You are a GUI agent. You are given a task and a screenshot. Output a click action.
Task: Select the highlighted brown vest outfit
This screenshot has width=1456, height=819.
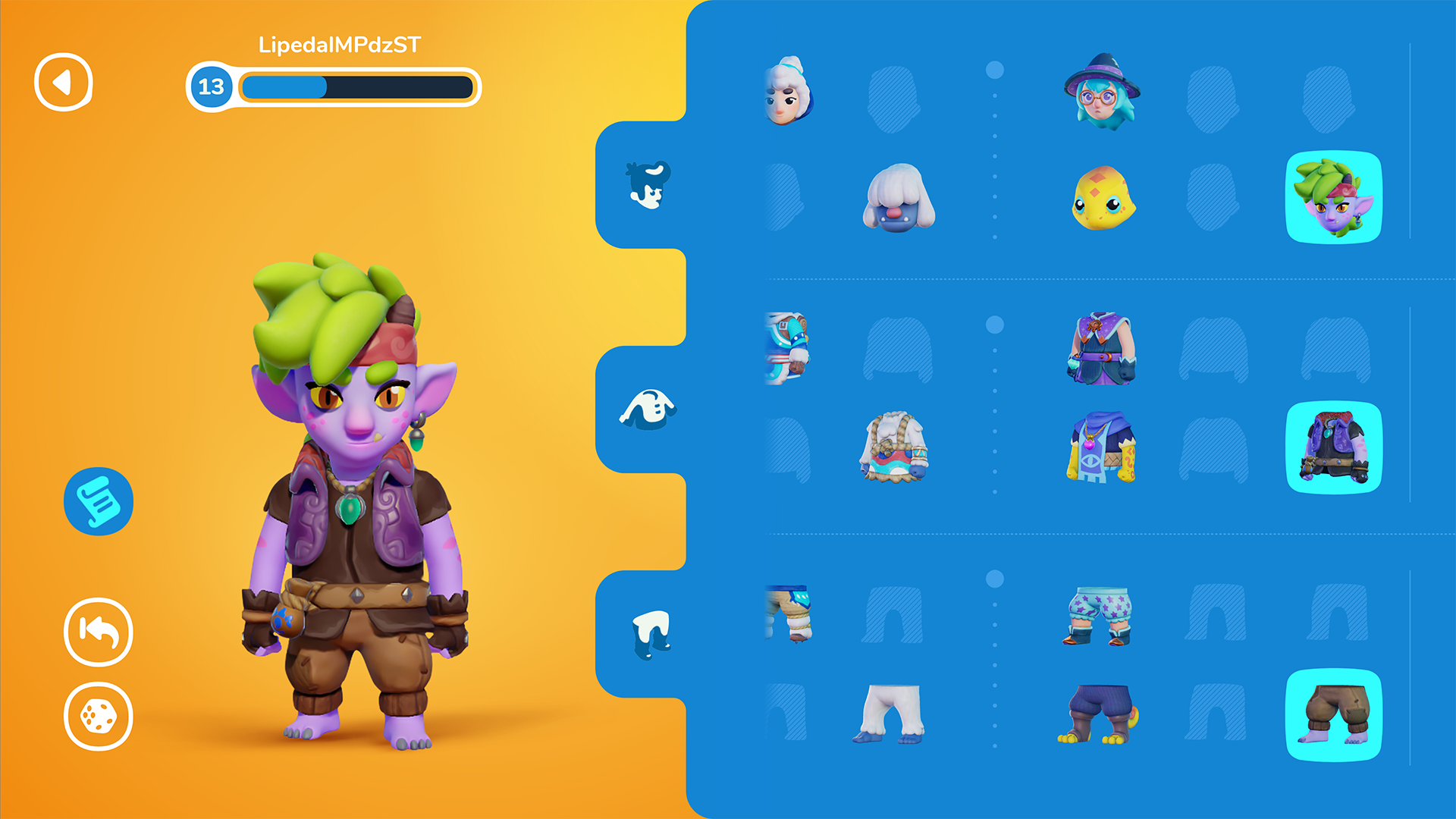(1335, 447)
